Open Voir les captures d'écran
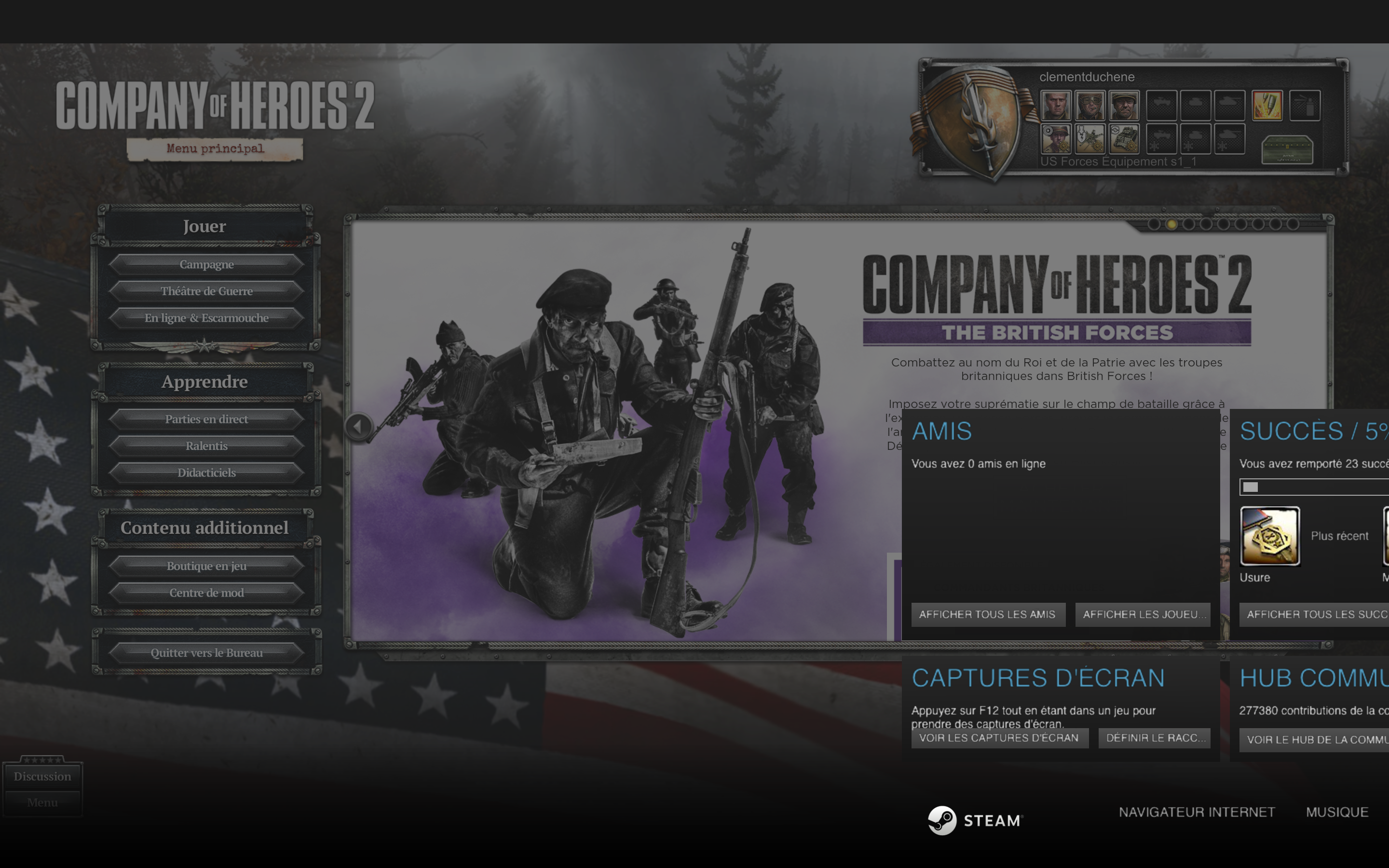This screenshot has height=868, width=1389. (x=999, y=738)
